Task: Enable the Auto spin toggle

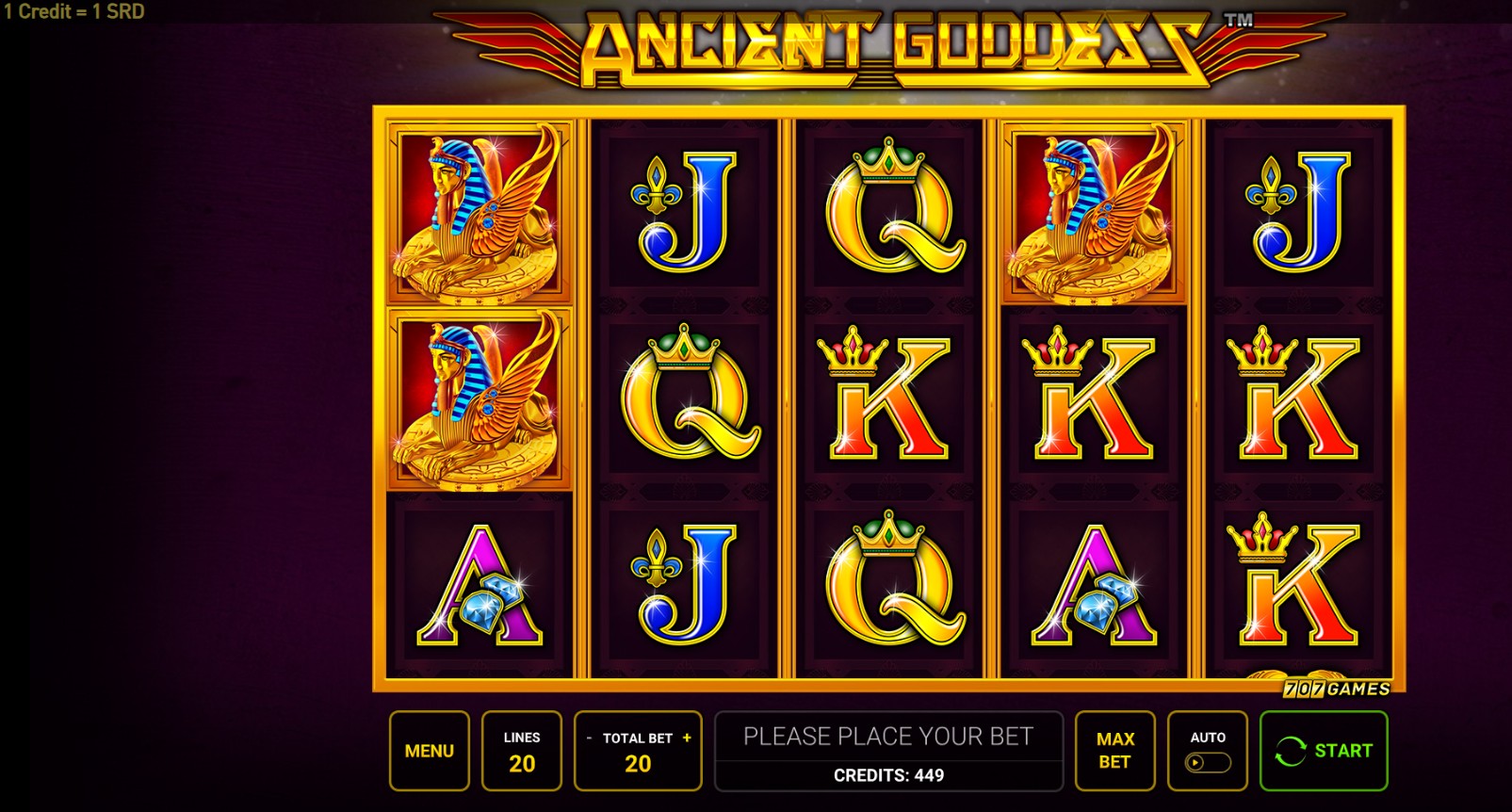Action: (x=1211, y=763)
